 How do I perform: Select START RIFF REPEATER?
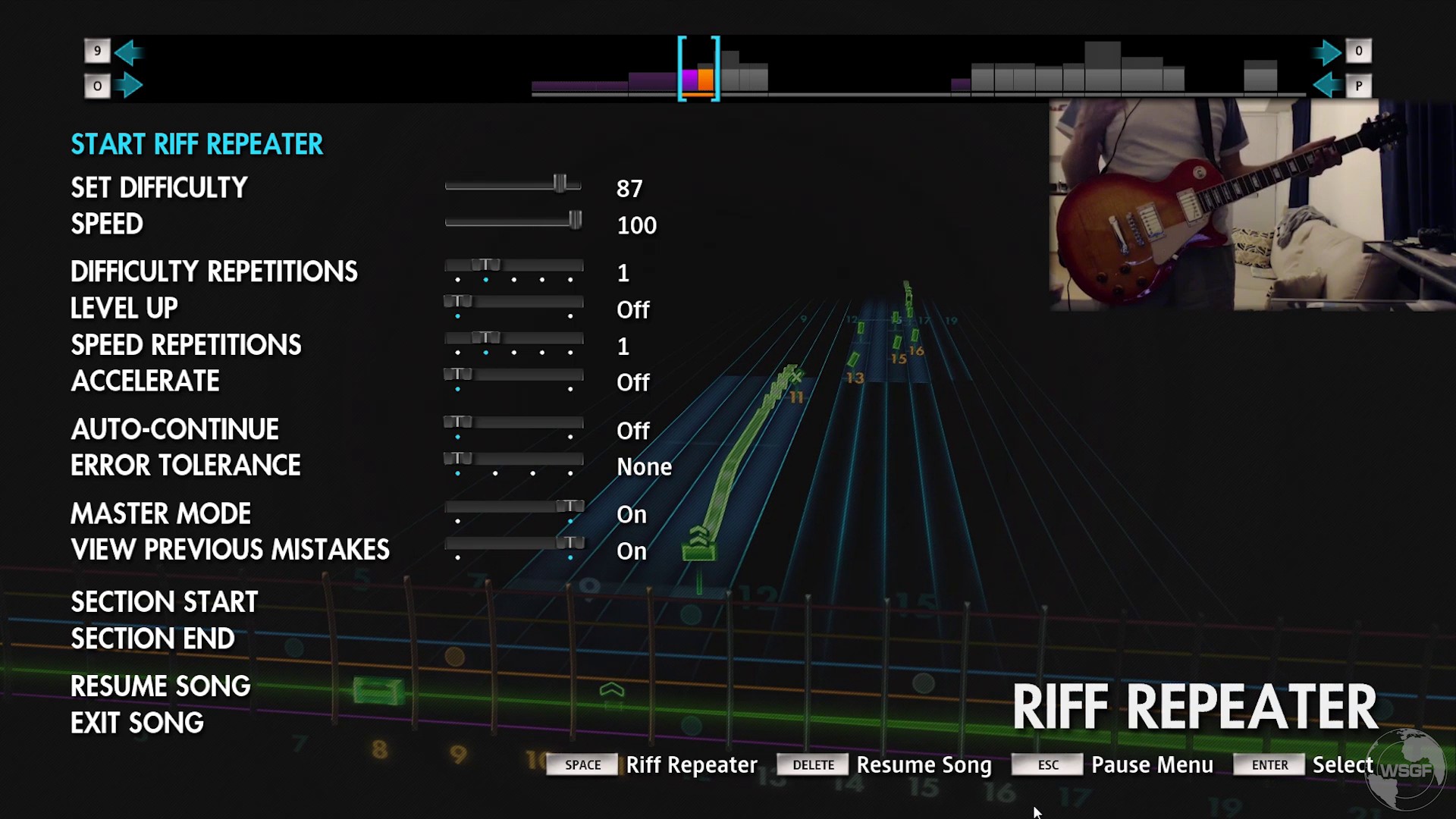(196, 144)
